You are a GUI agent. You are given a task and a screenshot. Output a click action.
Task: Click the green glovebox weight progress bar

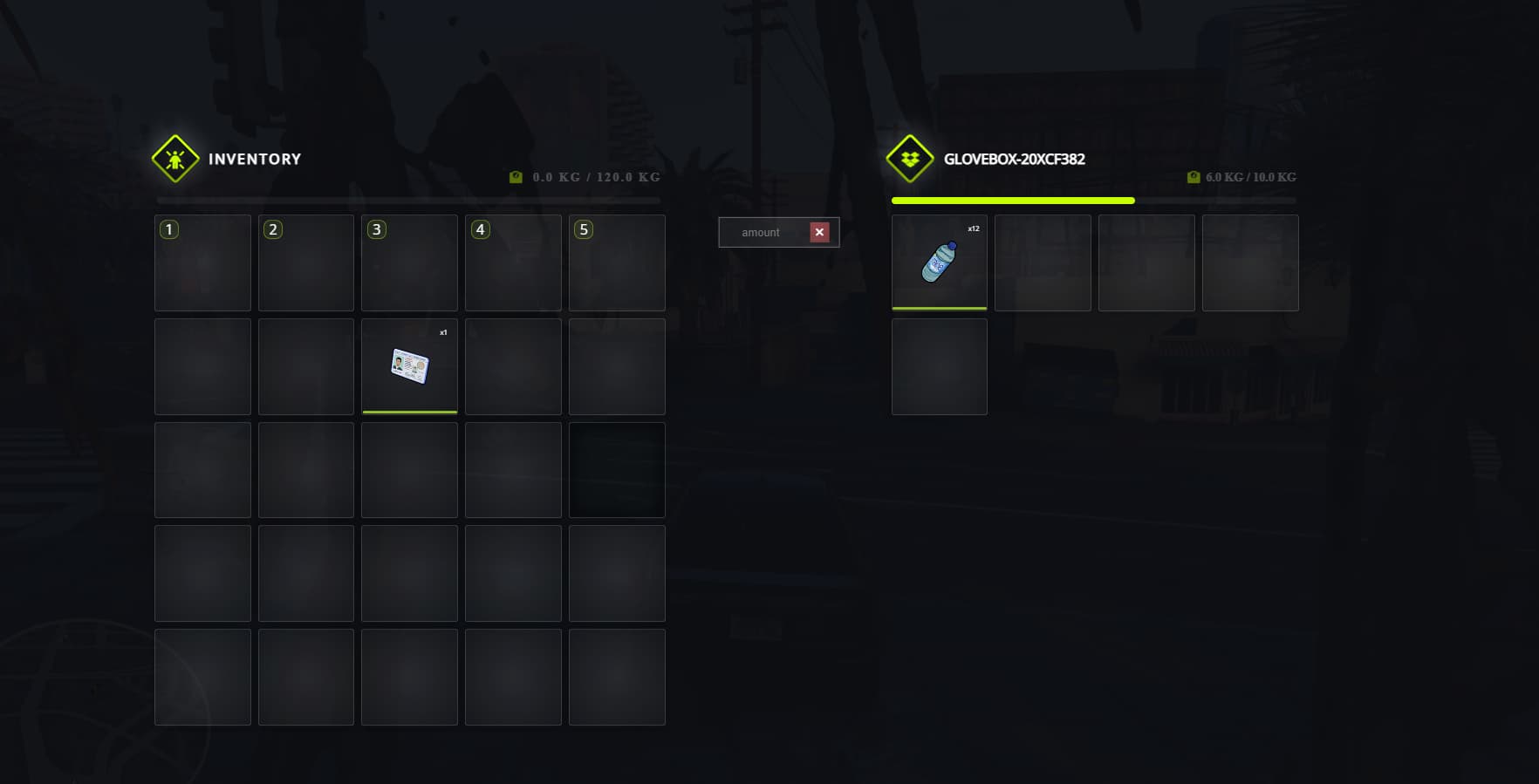pyautogui.click(x=1012, y=201)
